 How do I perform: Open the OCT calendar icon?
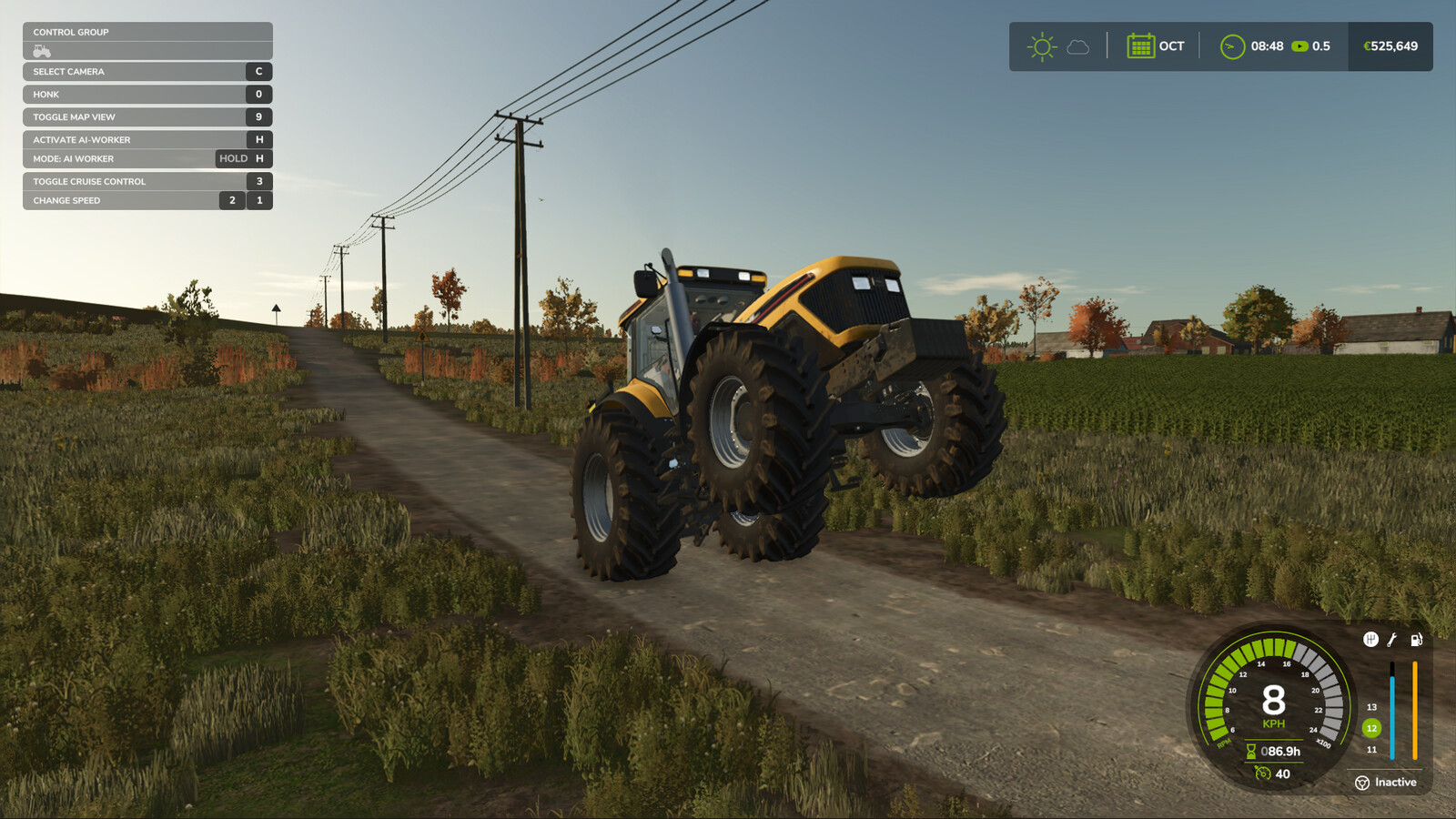point(1140,45)
